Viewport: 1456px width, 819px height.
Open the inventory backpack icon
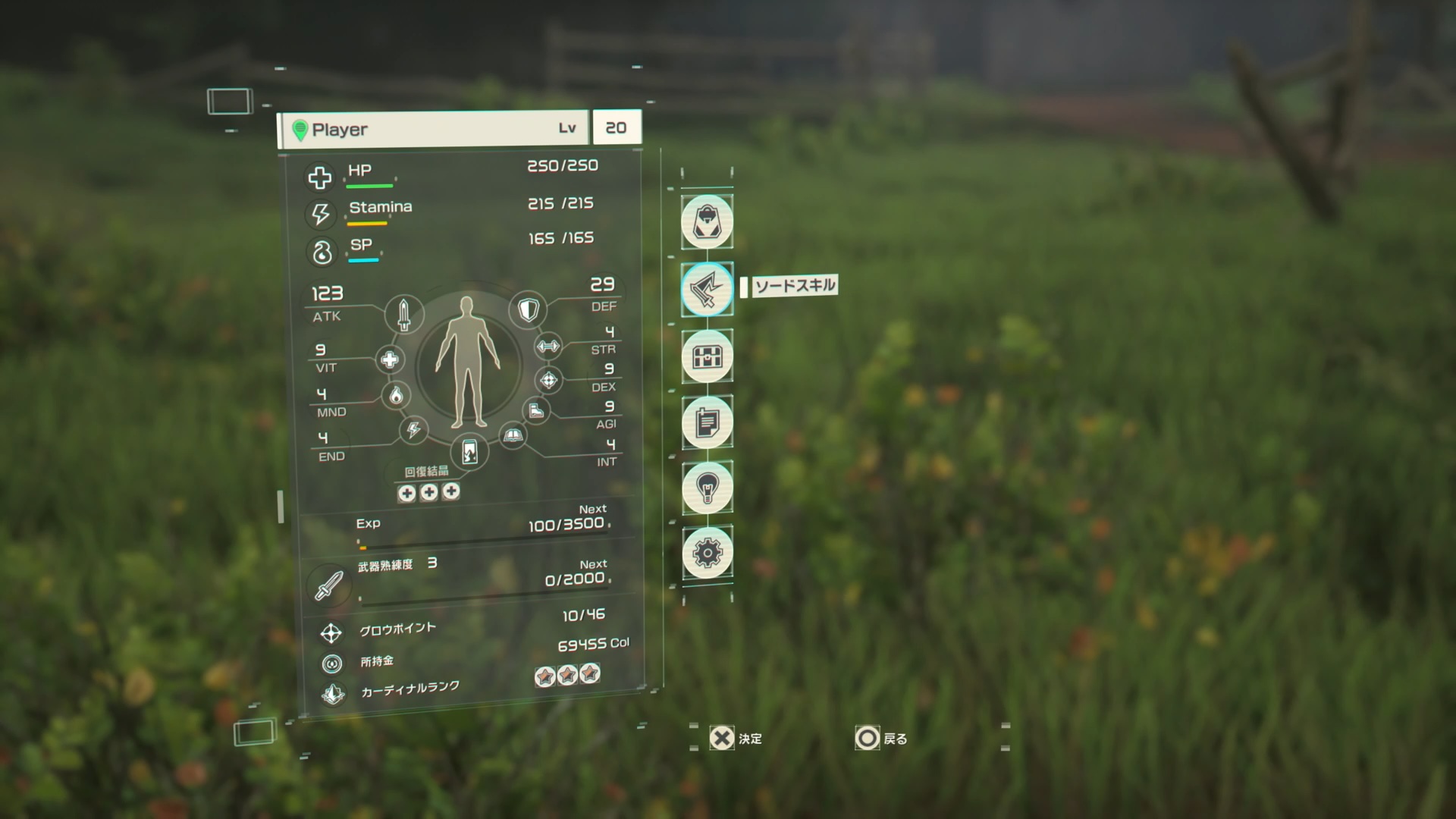click(x=707, y=221)
